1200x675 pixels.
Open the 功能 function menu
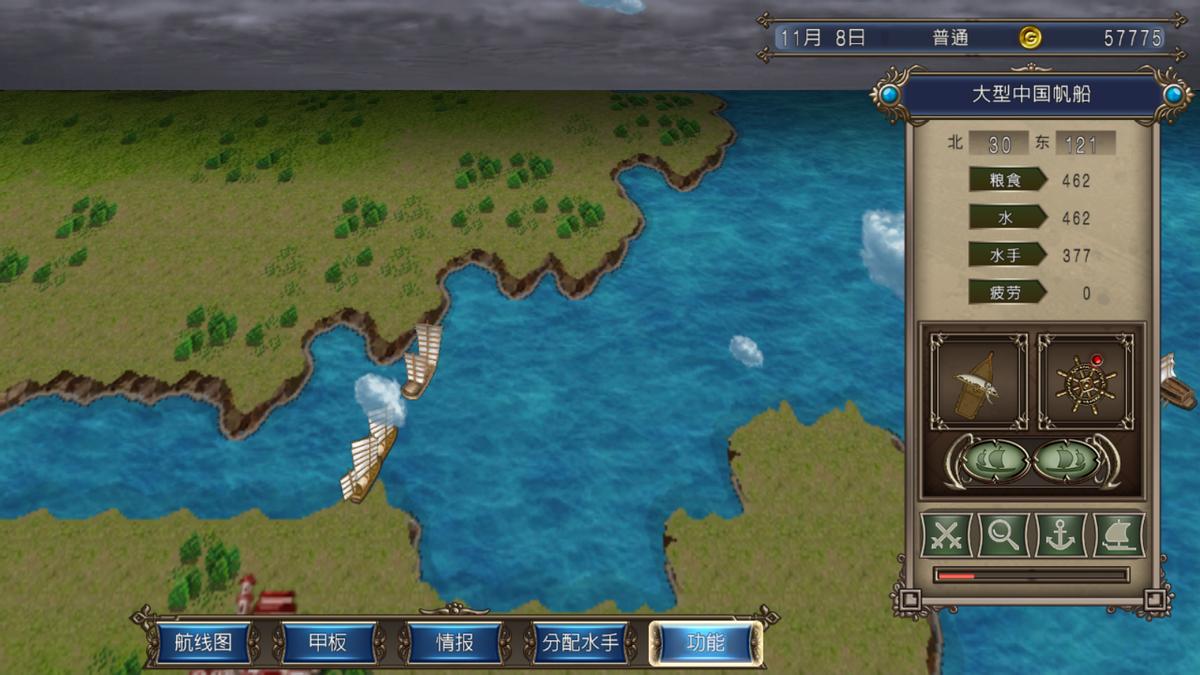pyautogui.click(x=705, y=643)
